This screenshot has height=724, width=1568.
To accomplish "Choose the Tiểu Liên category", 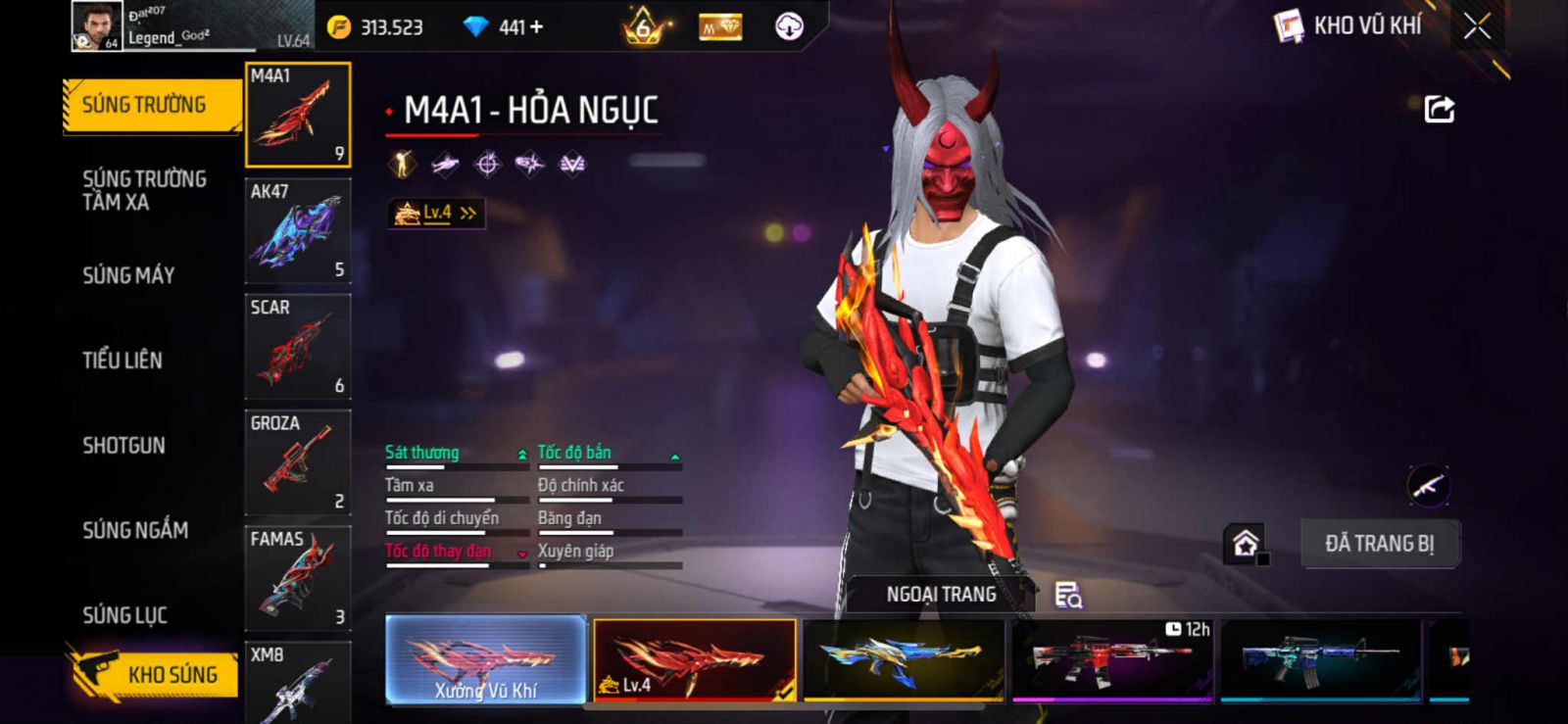I will click(x=122, y=361).
